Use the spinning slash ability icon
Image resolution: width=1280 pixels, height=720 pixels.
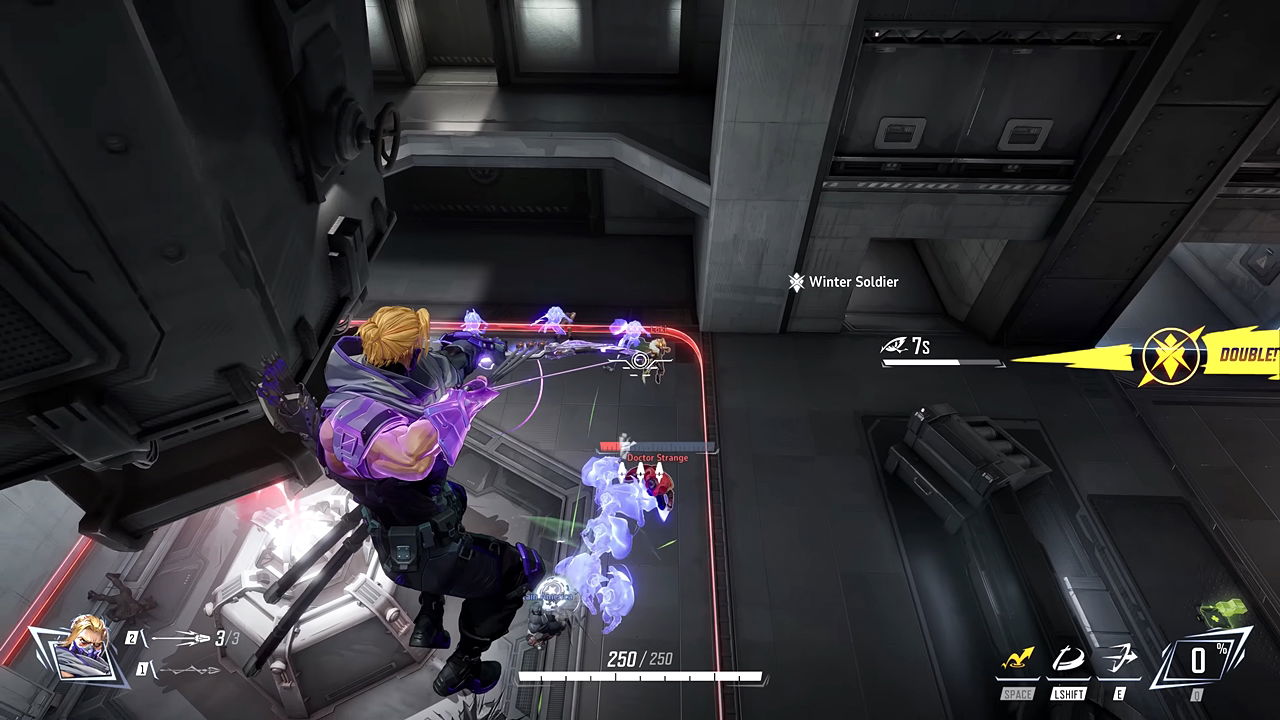1068,660
